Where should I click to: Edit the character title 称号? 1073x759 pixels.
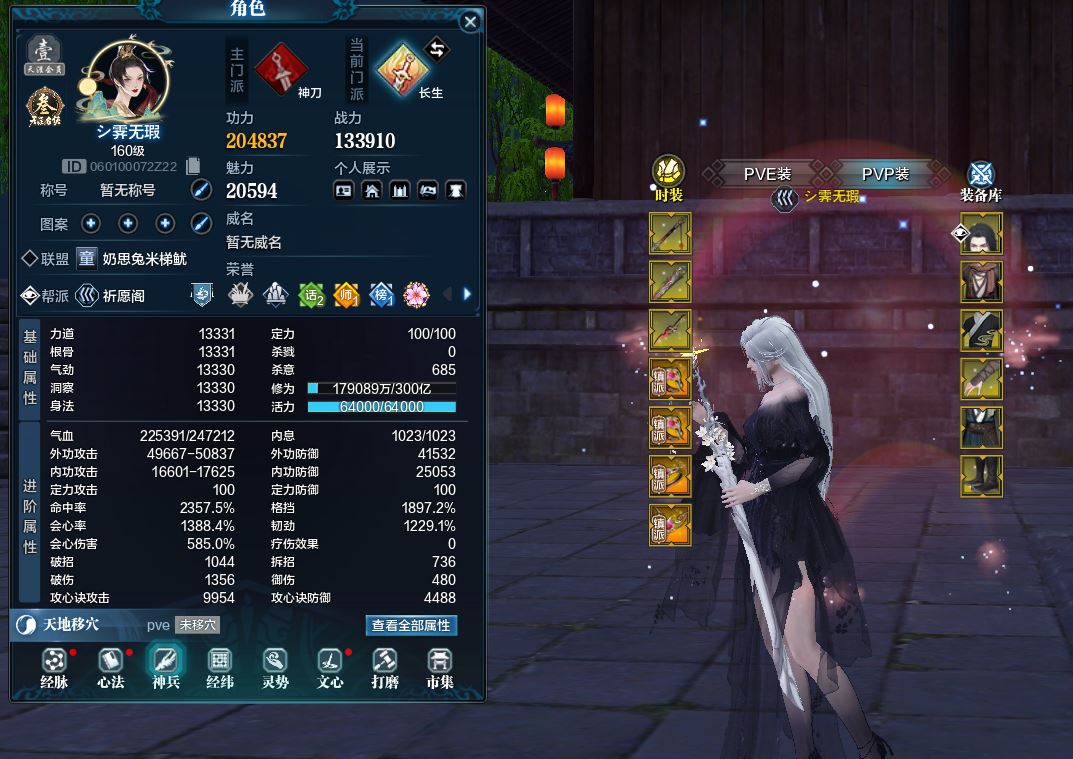(x=201, y=190)
